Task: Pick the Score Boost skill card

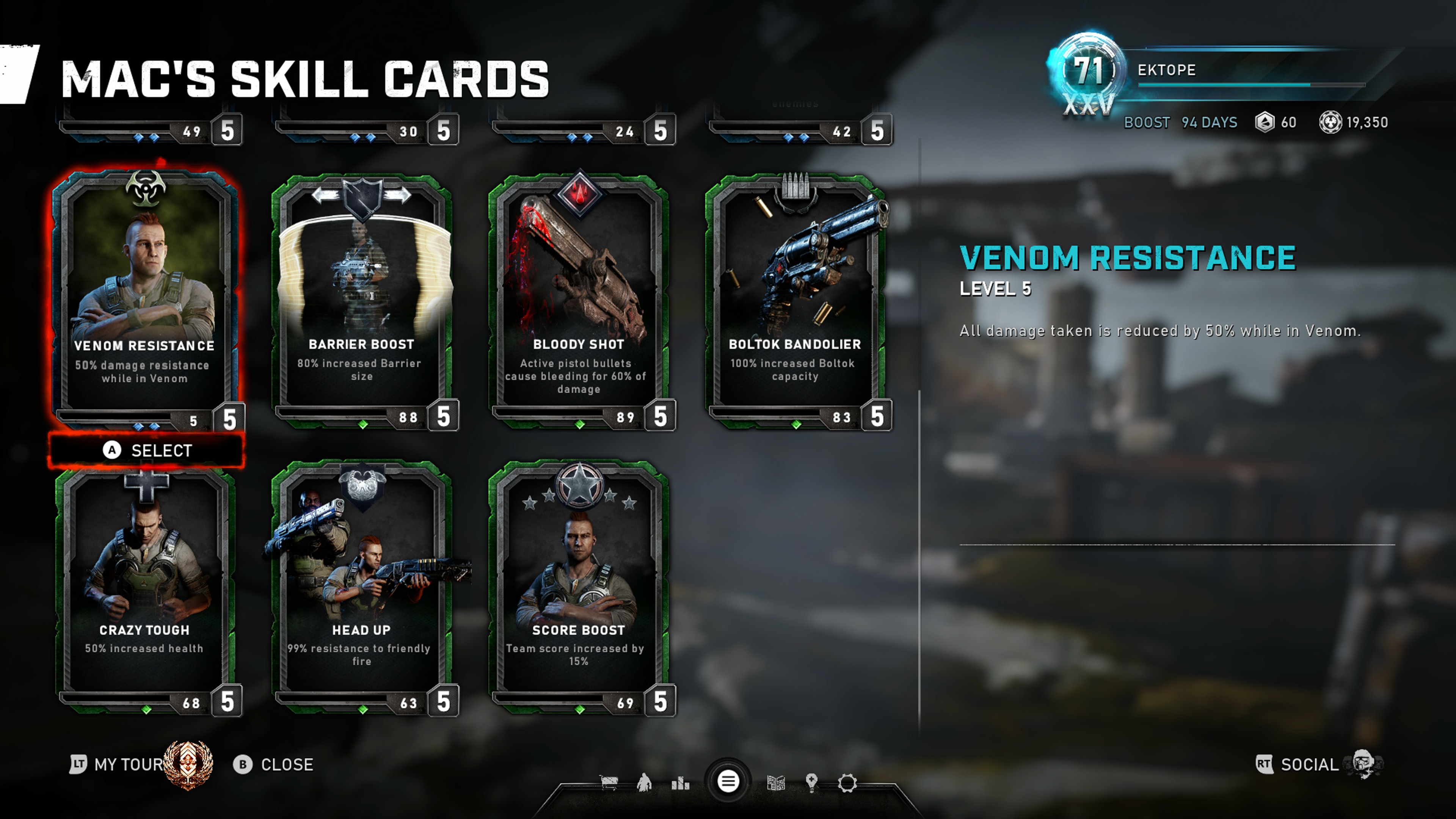Action: point(578,582)
